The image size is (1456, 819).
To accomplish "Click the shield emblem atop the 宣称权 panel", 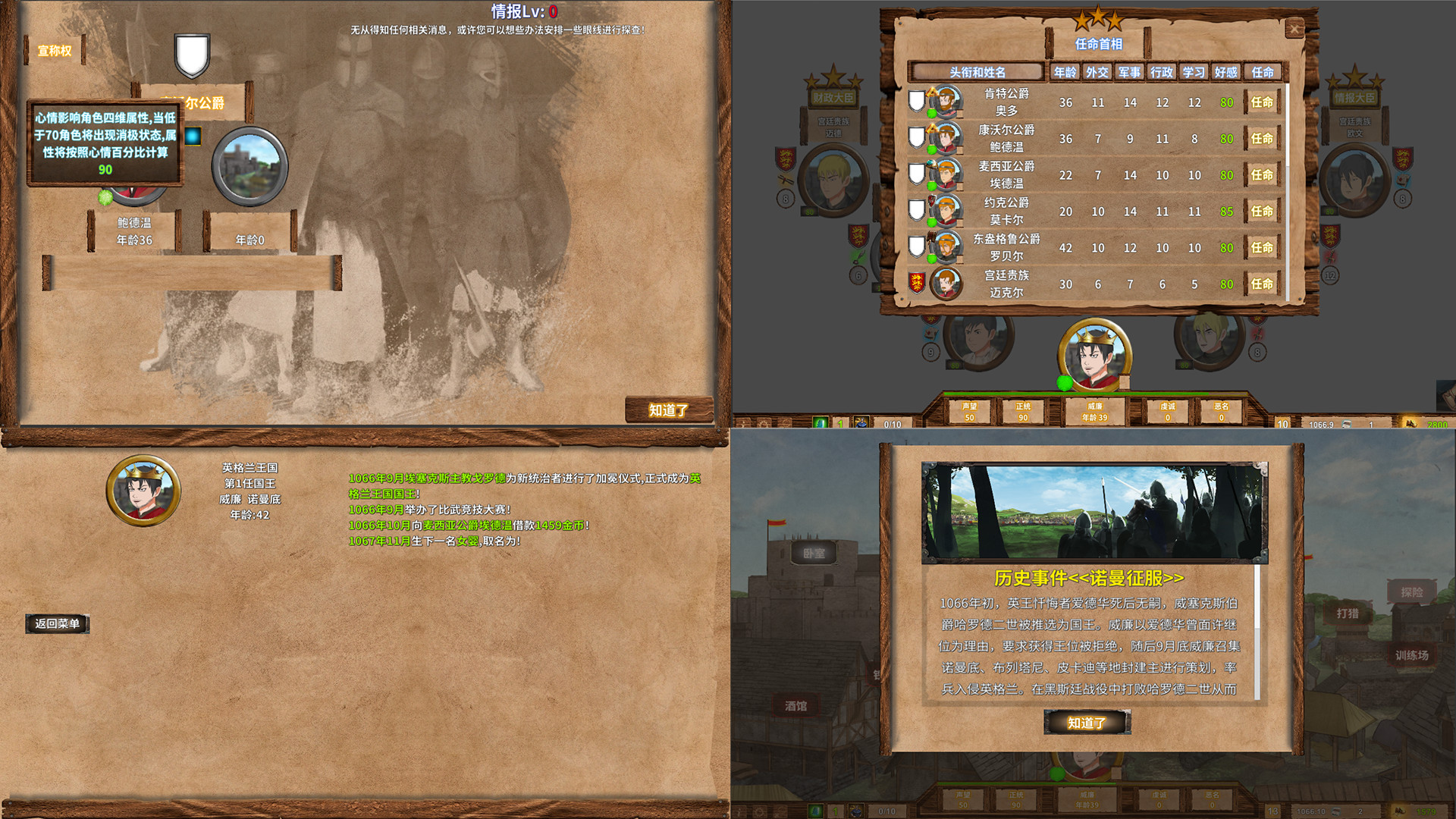I will (x=192, y=55).
